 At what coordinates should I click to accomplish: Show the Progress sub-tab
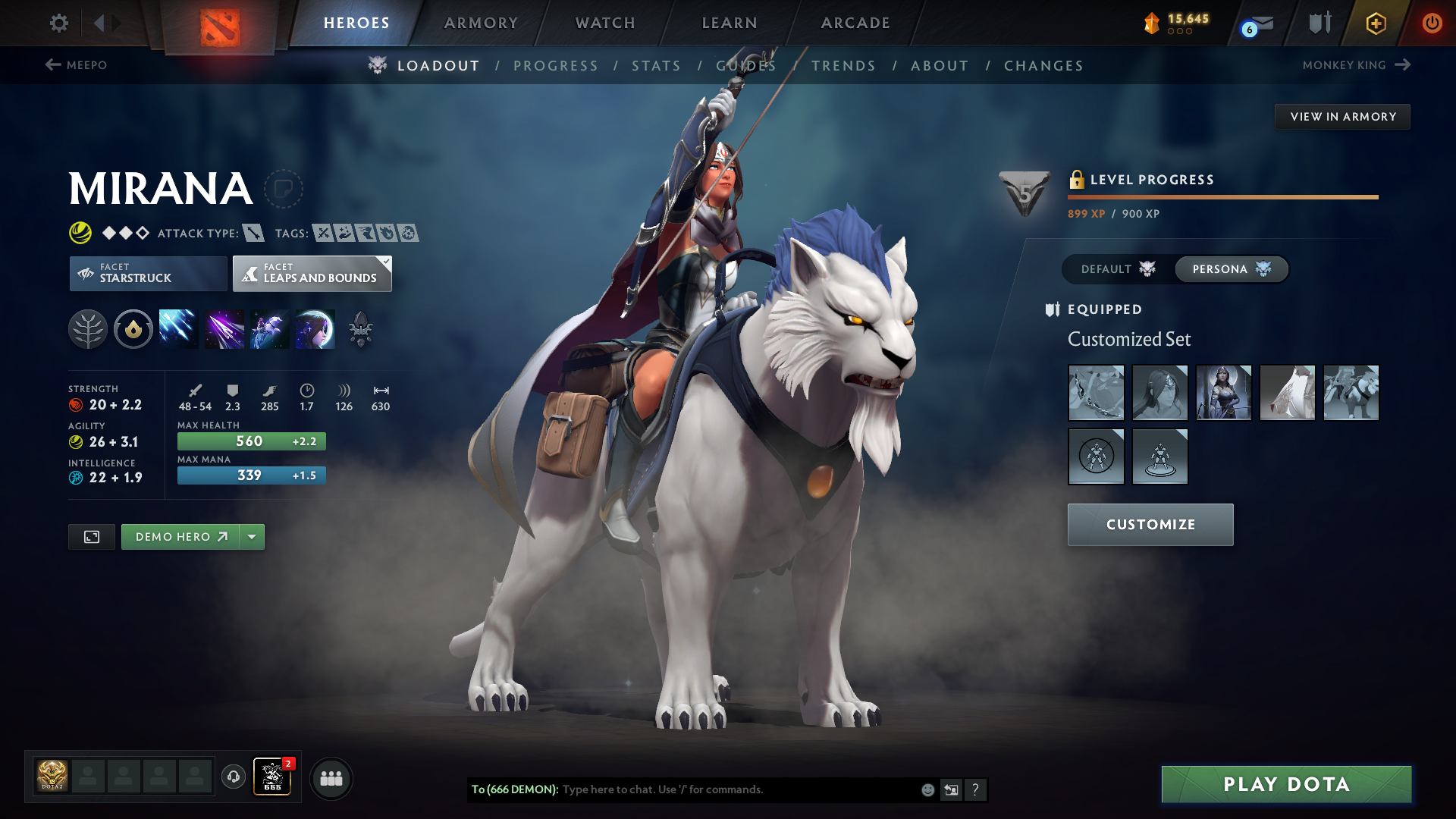(x=556, y=66)
